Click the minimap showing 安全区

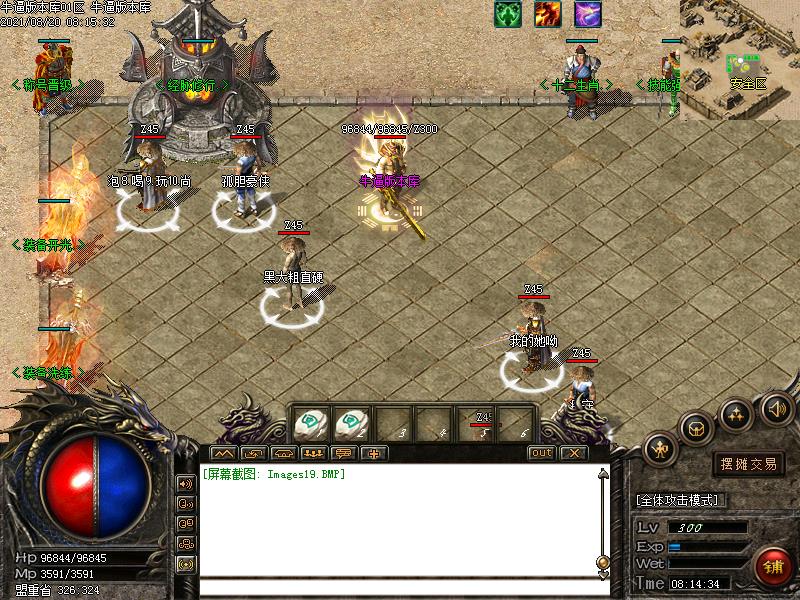coord(740,58)
